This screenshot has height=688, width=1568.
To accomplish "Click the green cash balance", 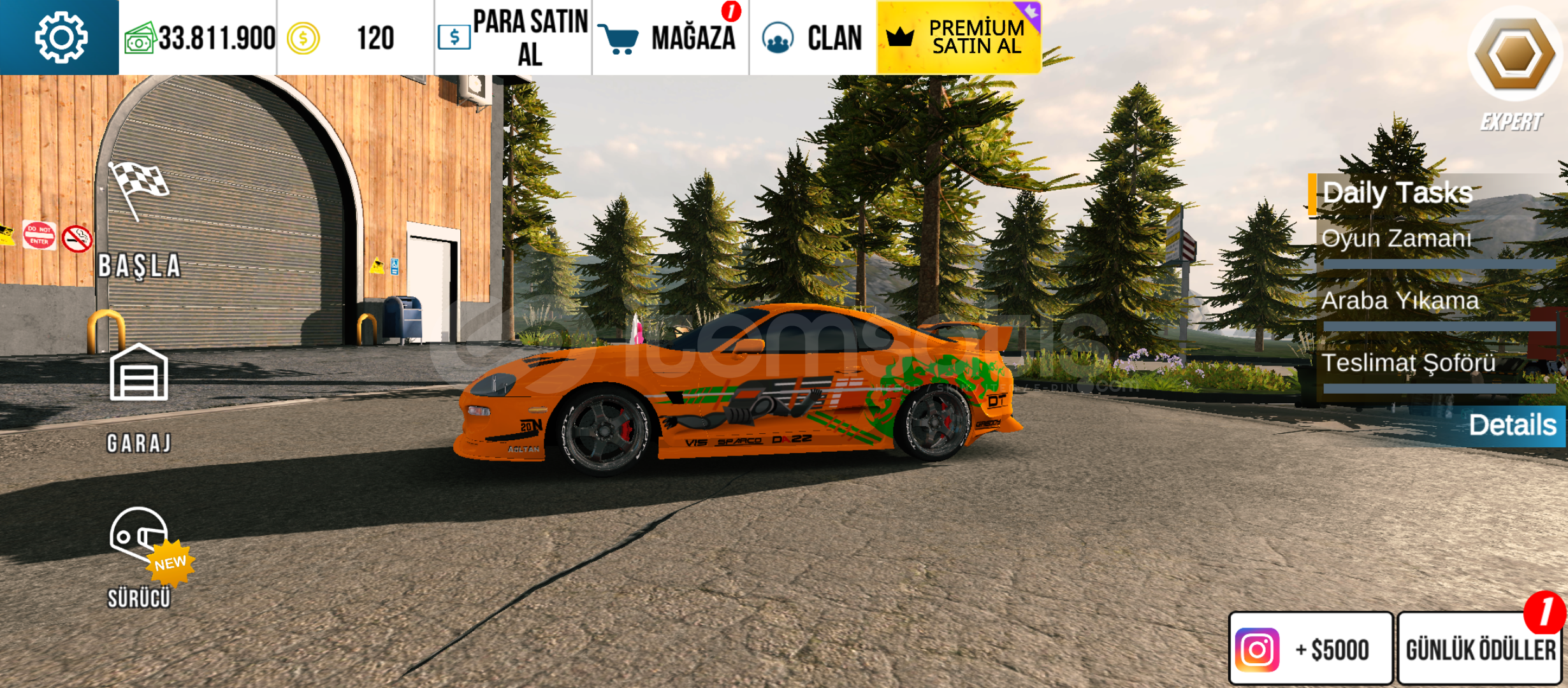I will (x=199, y=38).
